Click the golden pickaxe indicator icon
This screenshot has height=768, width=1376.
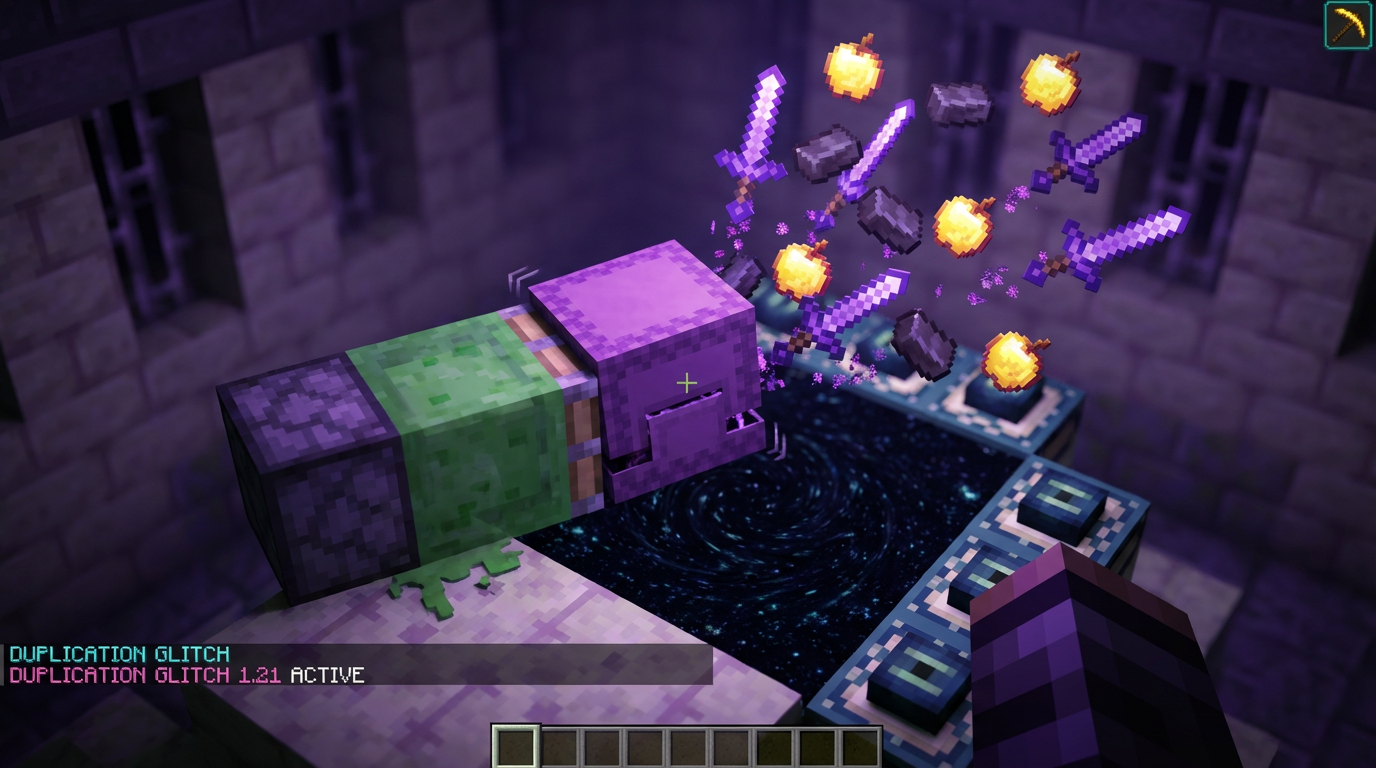1348,24
